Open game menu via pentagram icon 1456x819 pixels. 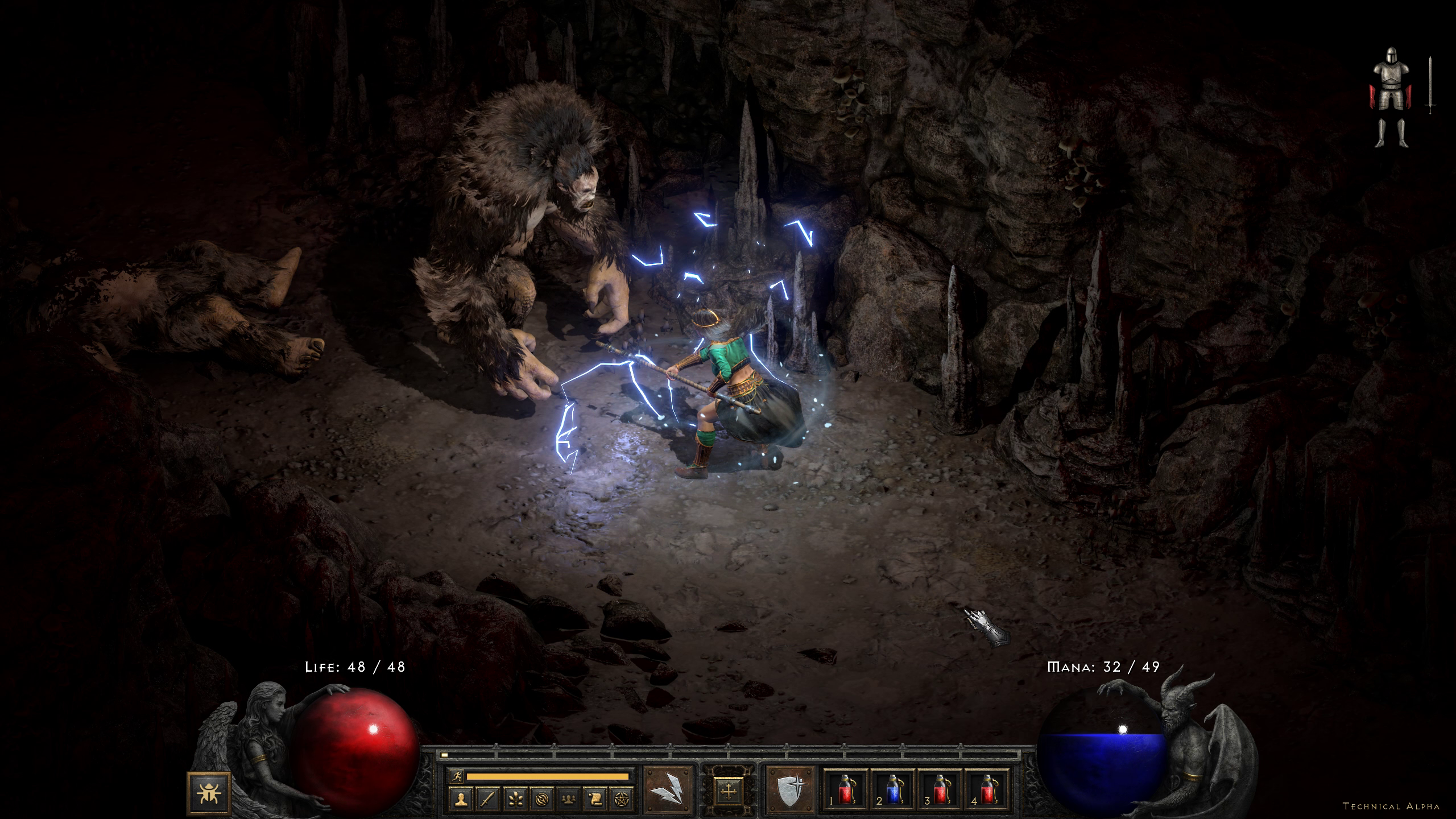click(x=621, y=800)
